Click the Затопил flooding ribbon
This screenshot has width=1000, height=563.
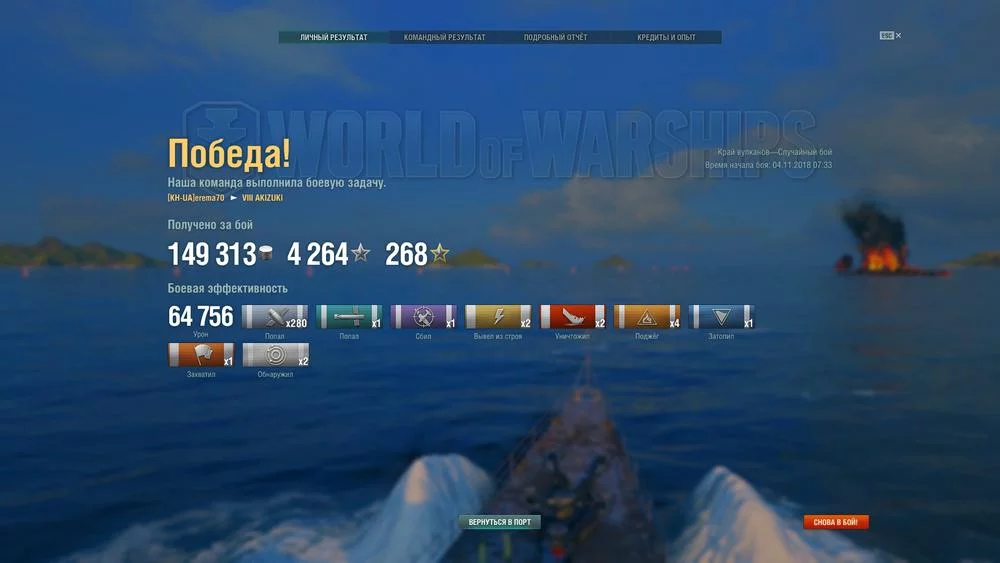tap(722, 317)
